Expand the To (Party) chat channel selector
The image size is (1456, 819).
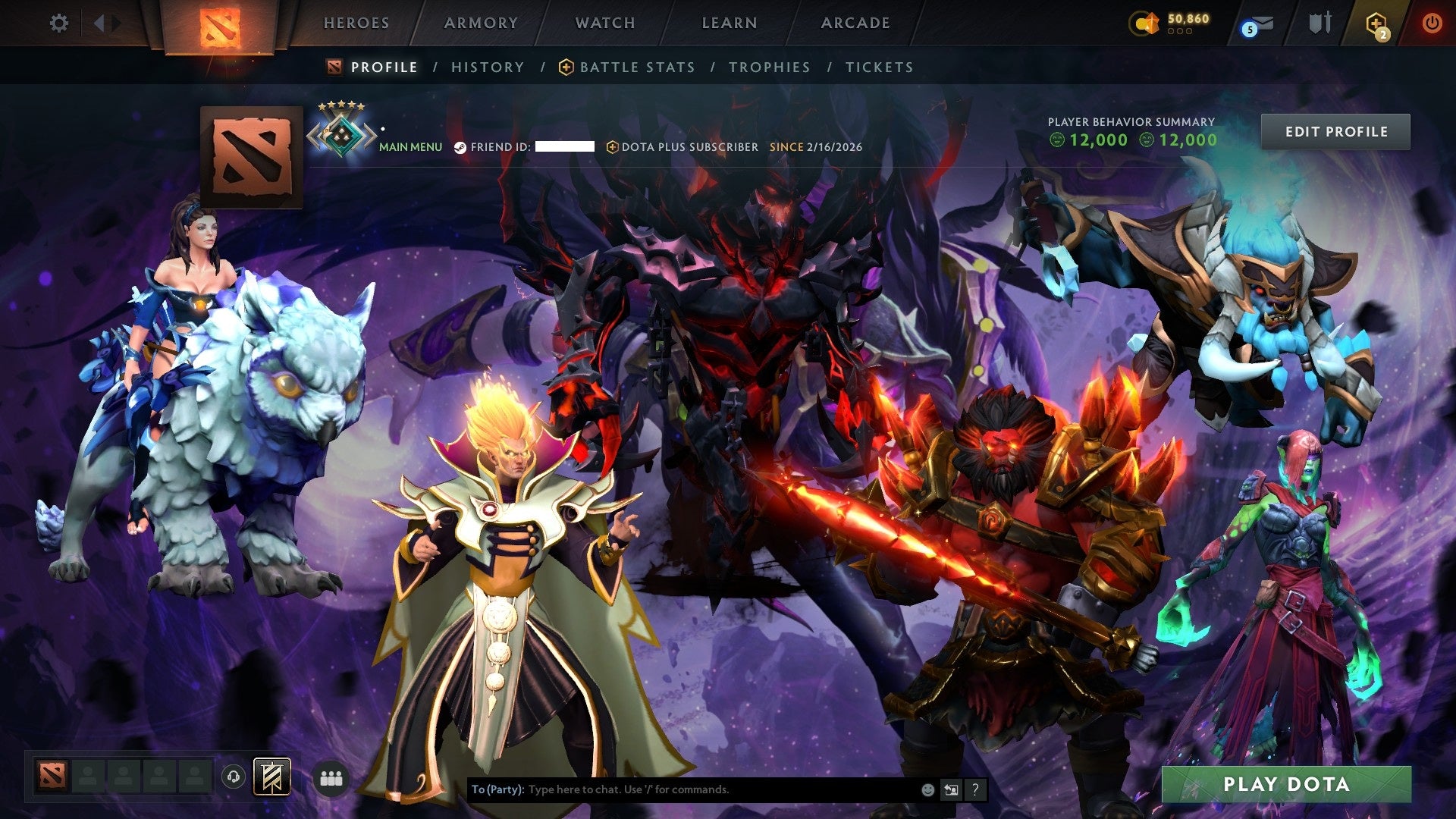pyautogui.click(x=498, y=789)
